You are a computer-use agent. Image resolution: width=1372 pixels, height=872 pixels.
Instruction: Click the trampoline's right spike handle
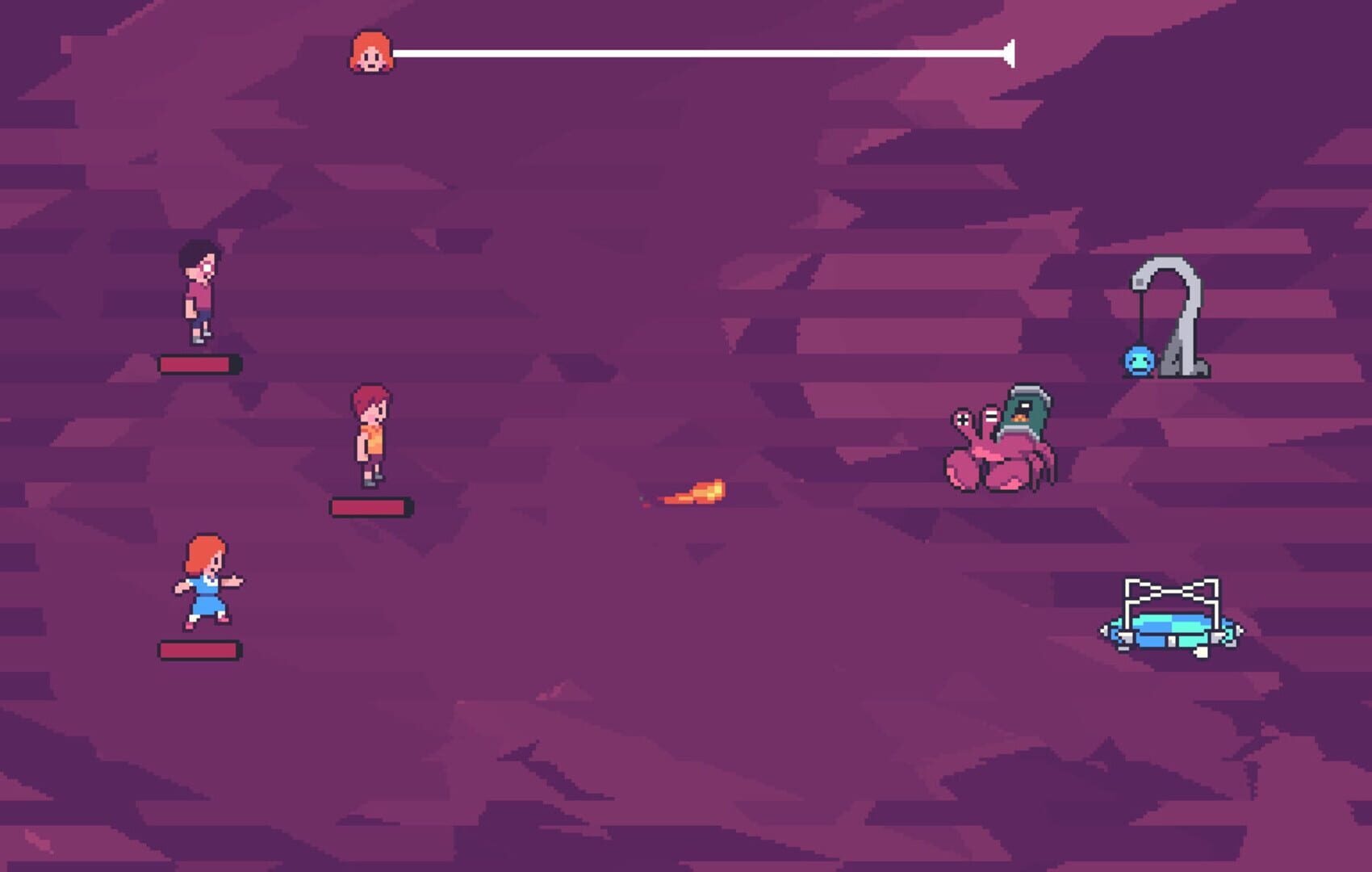[1240, 629]
